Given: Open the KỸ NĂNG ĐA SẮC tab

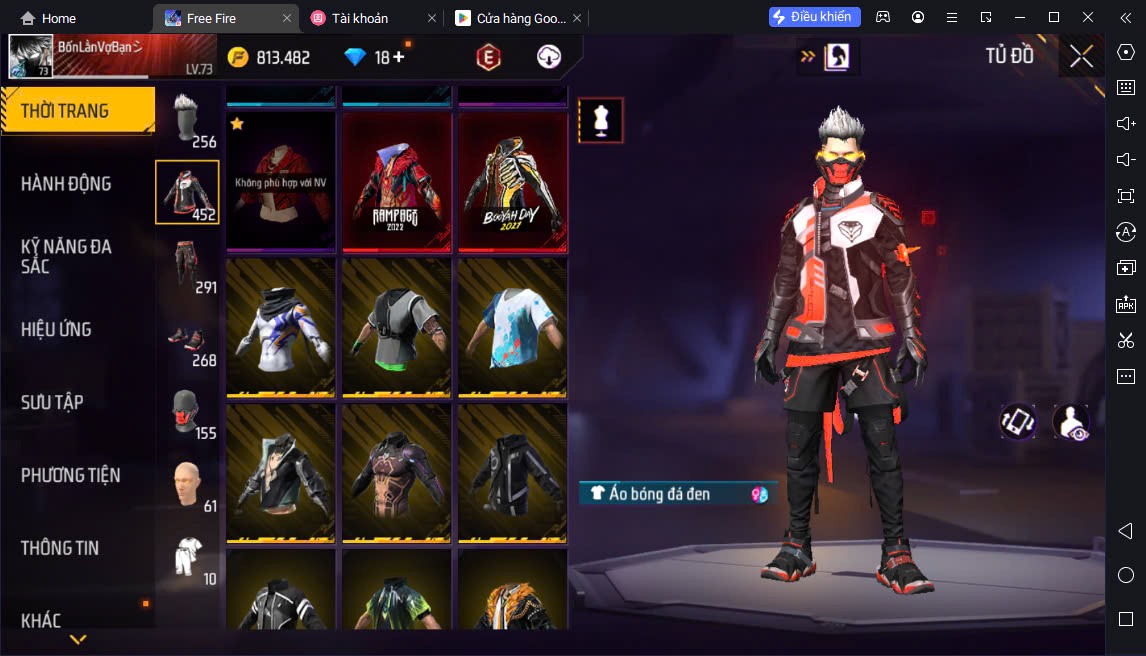Looking at the screenshot, I should (67, 256).
